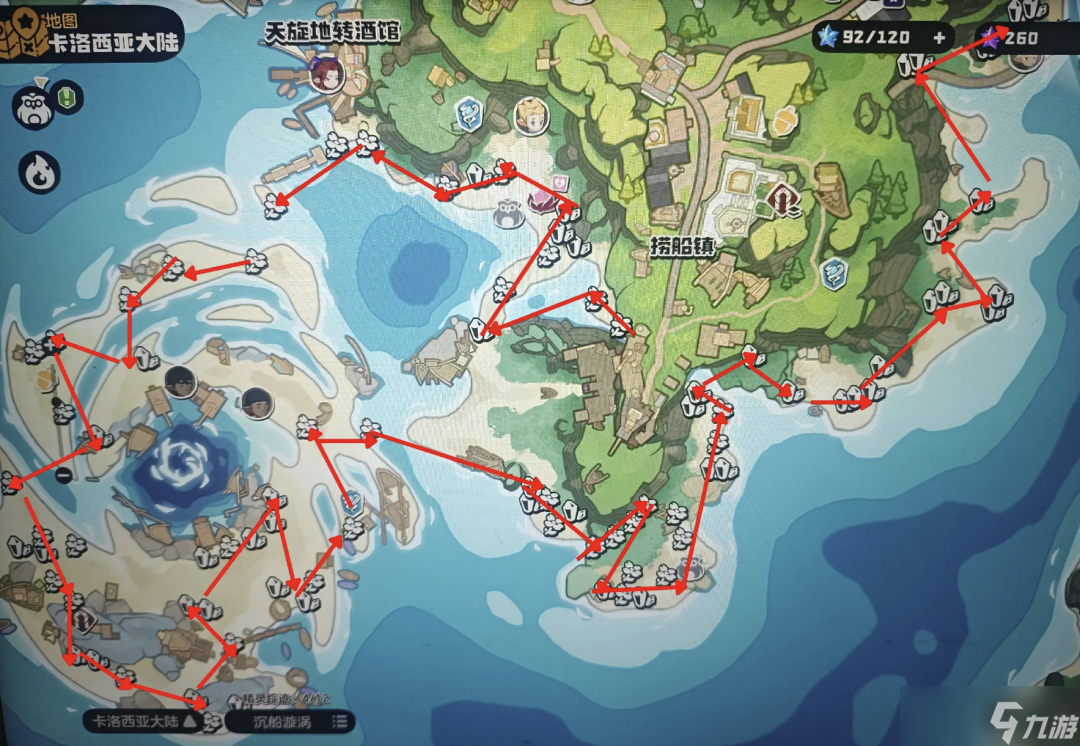Image resolution: width=1080 pixels, height=746 pixels.
Task: Open the 沉船漩涡 area list button
Action: 289,721
